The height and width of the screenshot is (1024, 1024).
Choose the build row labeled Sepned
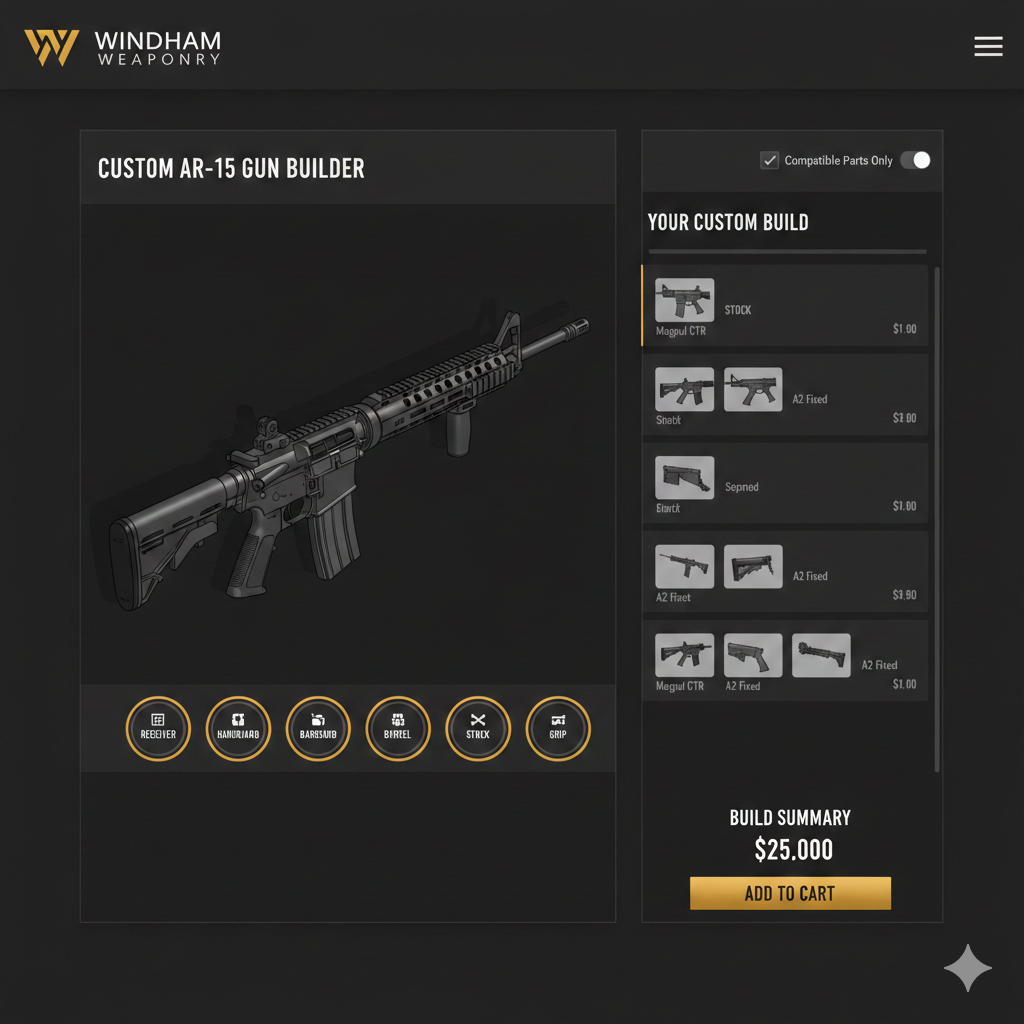pos(785,484)
